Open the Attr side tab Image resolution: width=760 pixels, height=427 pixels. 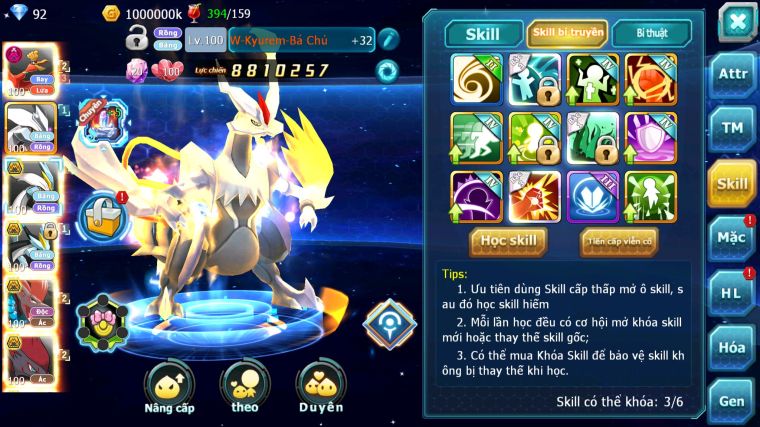tap(732, 74)
